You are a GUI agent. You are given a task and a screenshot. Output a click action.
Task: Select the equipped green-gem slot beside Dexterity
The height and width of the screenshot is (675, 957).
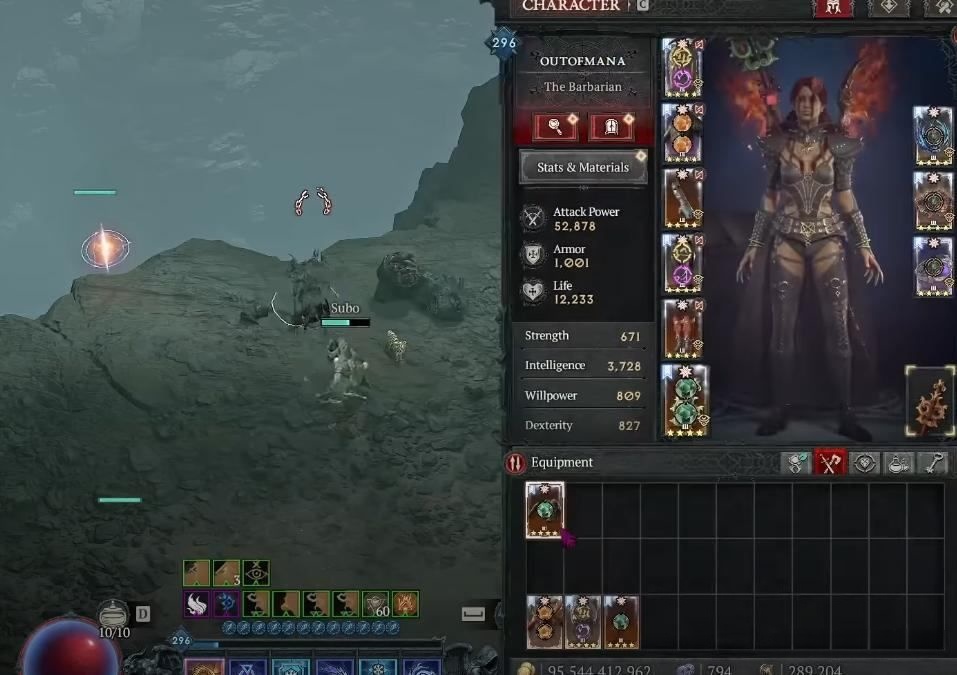coord(684,400)
